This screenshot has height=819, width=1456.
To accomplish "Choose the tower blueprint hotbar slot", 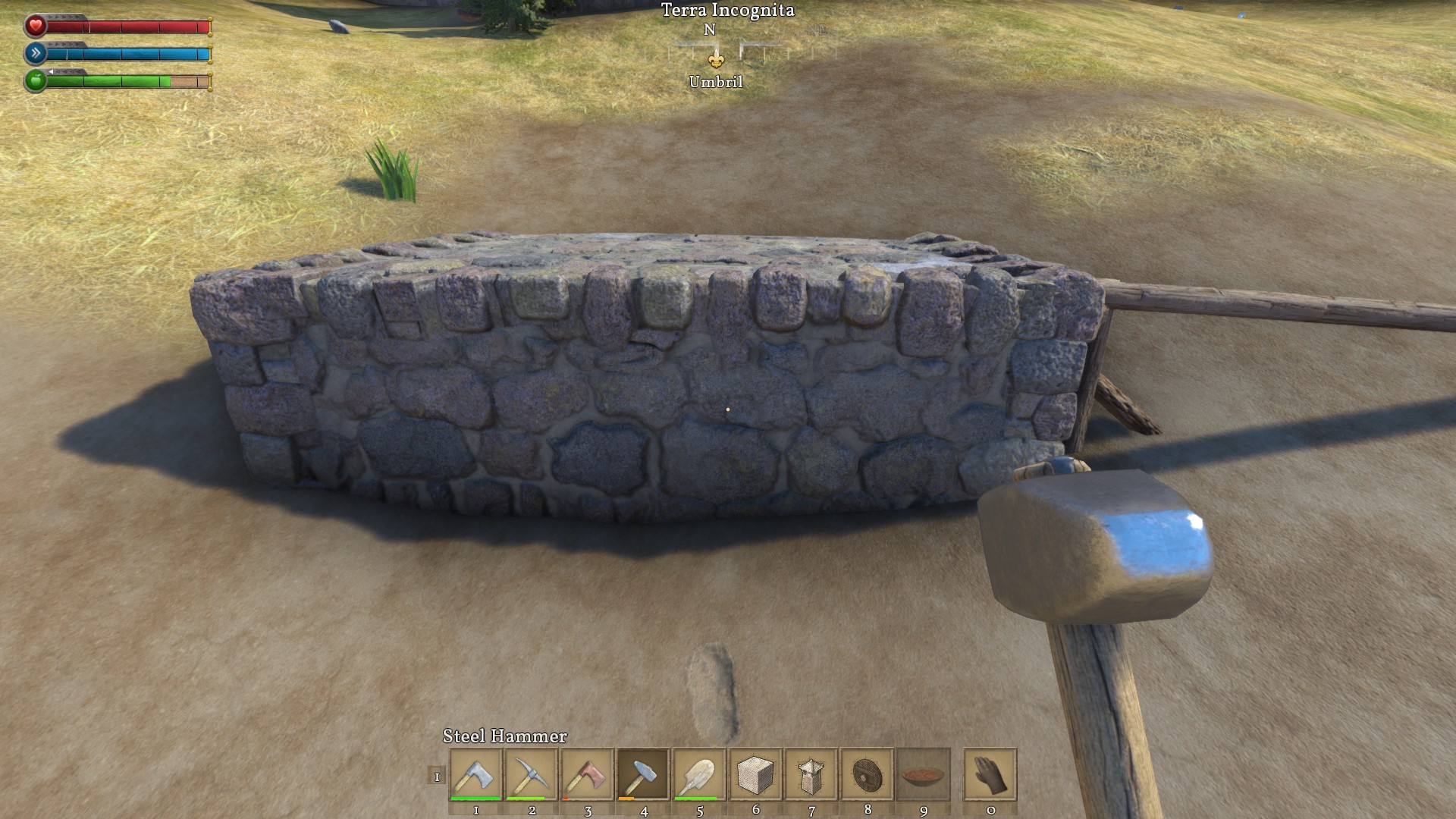I will [811, 774].
